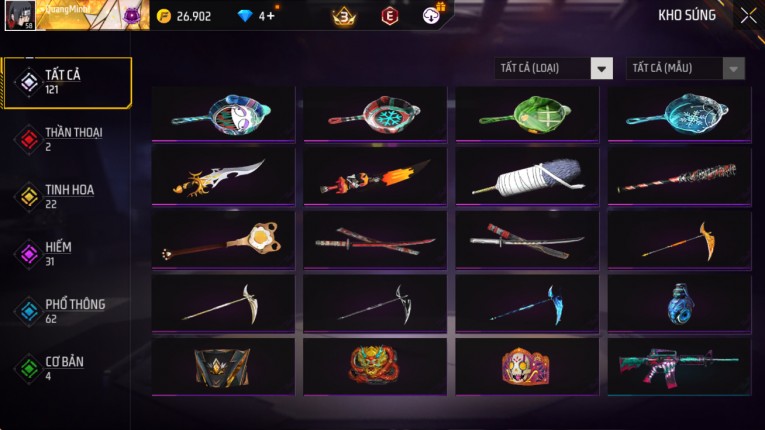The width and height of the screenshot is (765, 430).
Task: Pick the red dragon gloo wall skin
Action: (374, 365)
